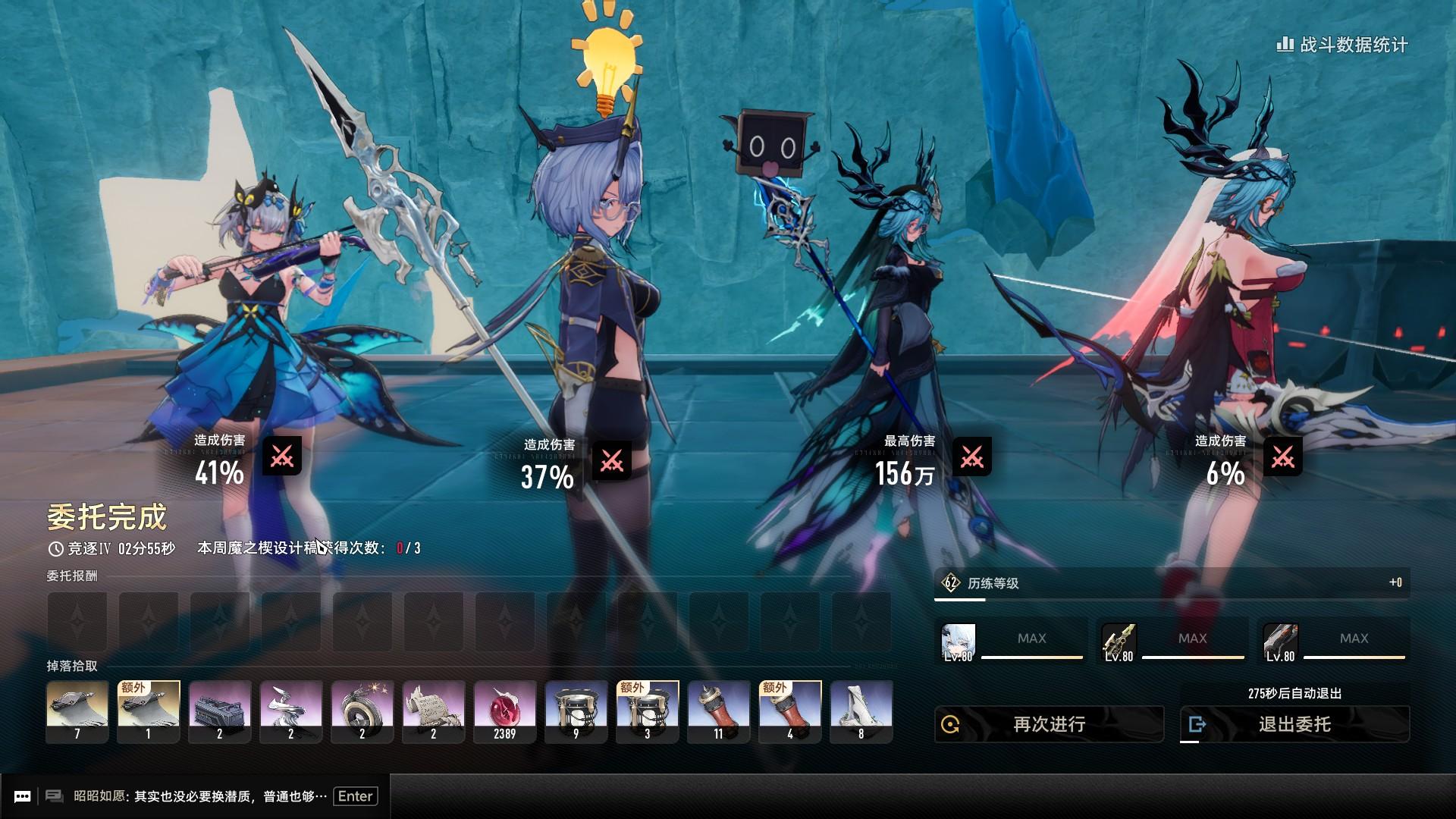Click crossed swords icon beside 156万 damage
This screenshot has height=819, width=1456.
[x=971, y=457]
